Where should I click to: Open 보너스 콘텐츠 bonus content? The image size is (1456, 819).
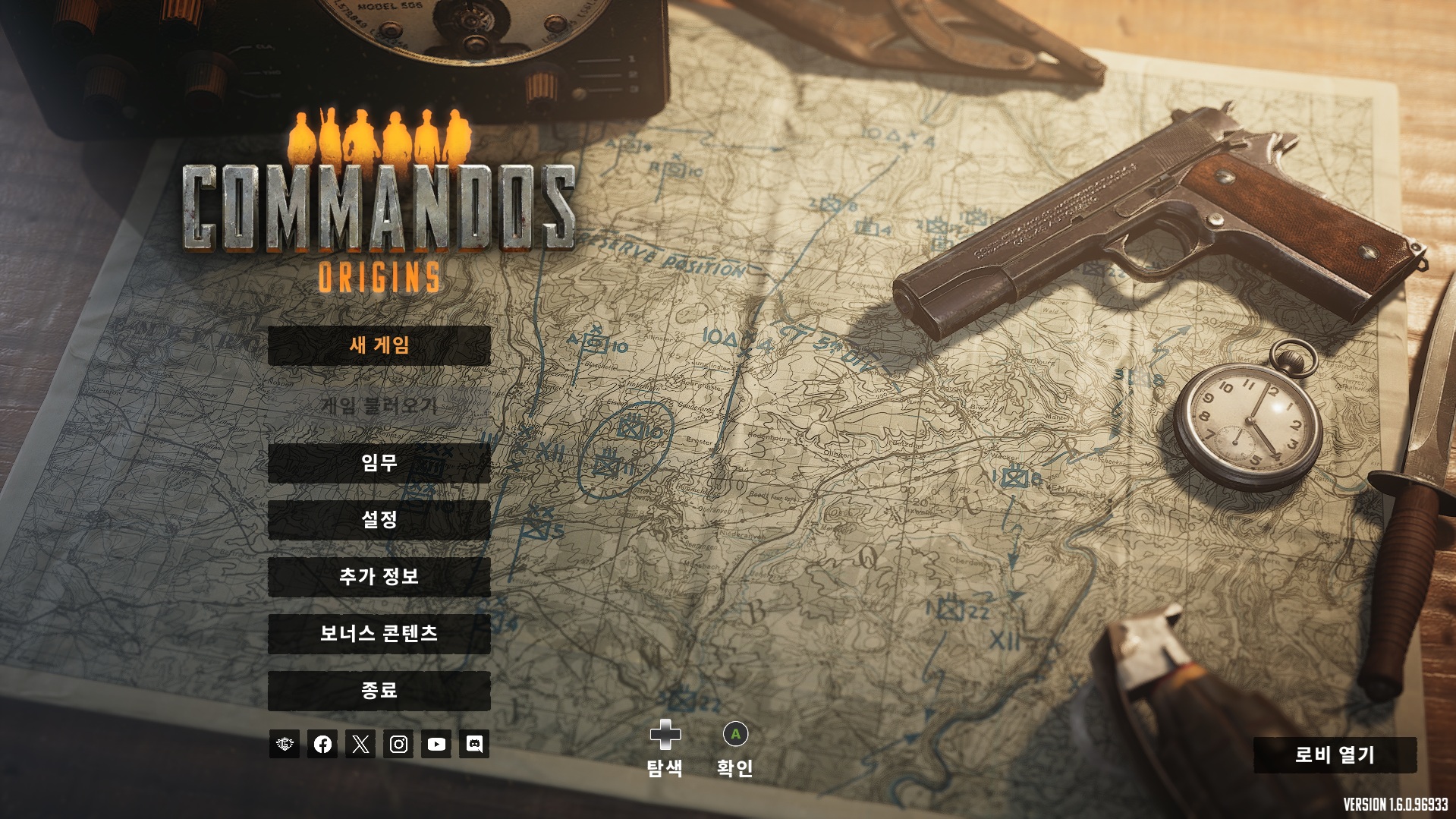pos(379,633)
